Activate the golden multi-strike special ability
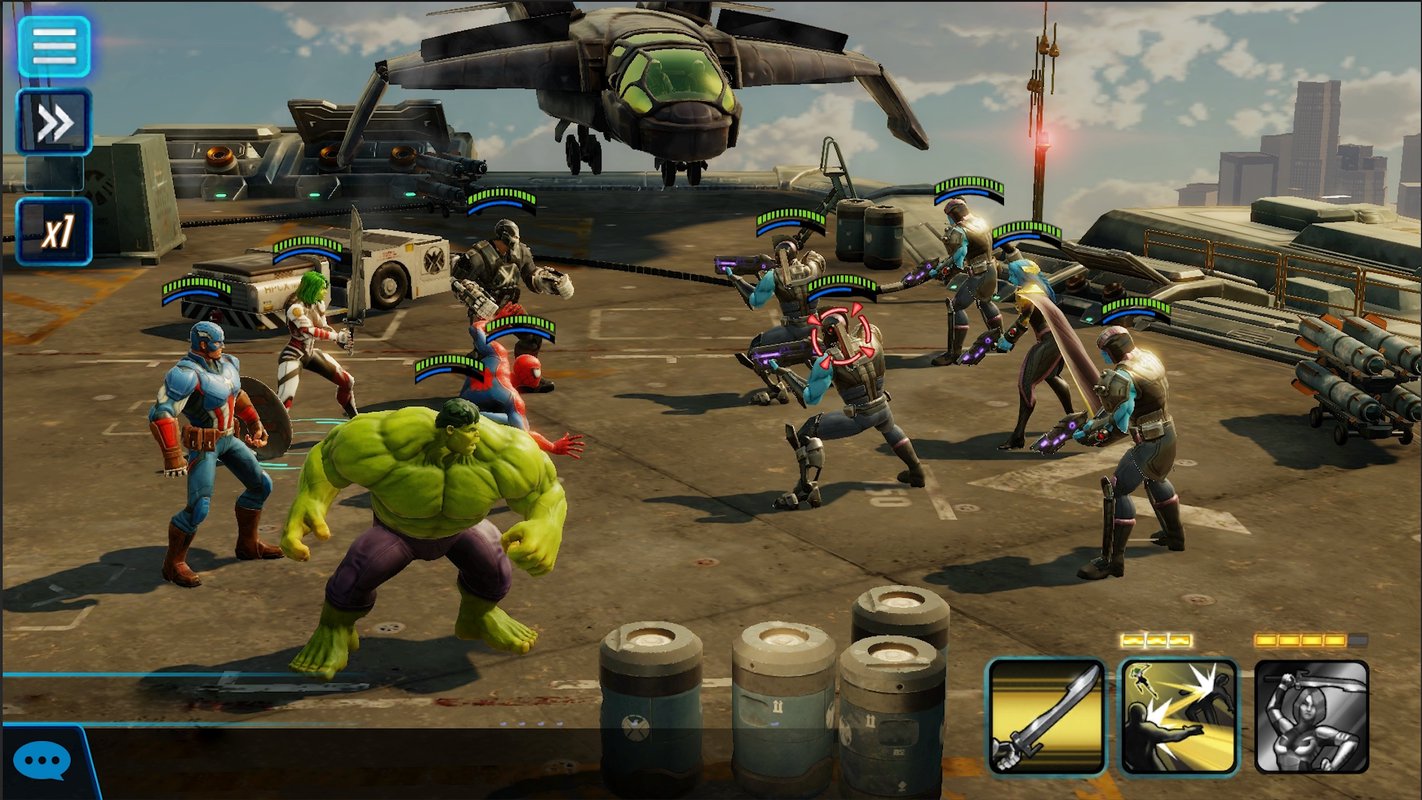This screenshot has width=1422, height=800. click(x=1179, y=716)
